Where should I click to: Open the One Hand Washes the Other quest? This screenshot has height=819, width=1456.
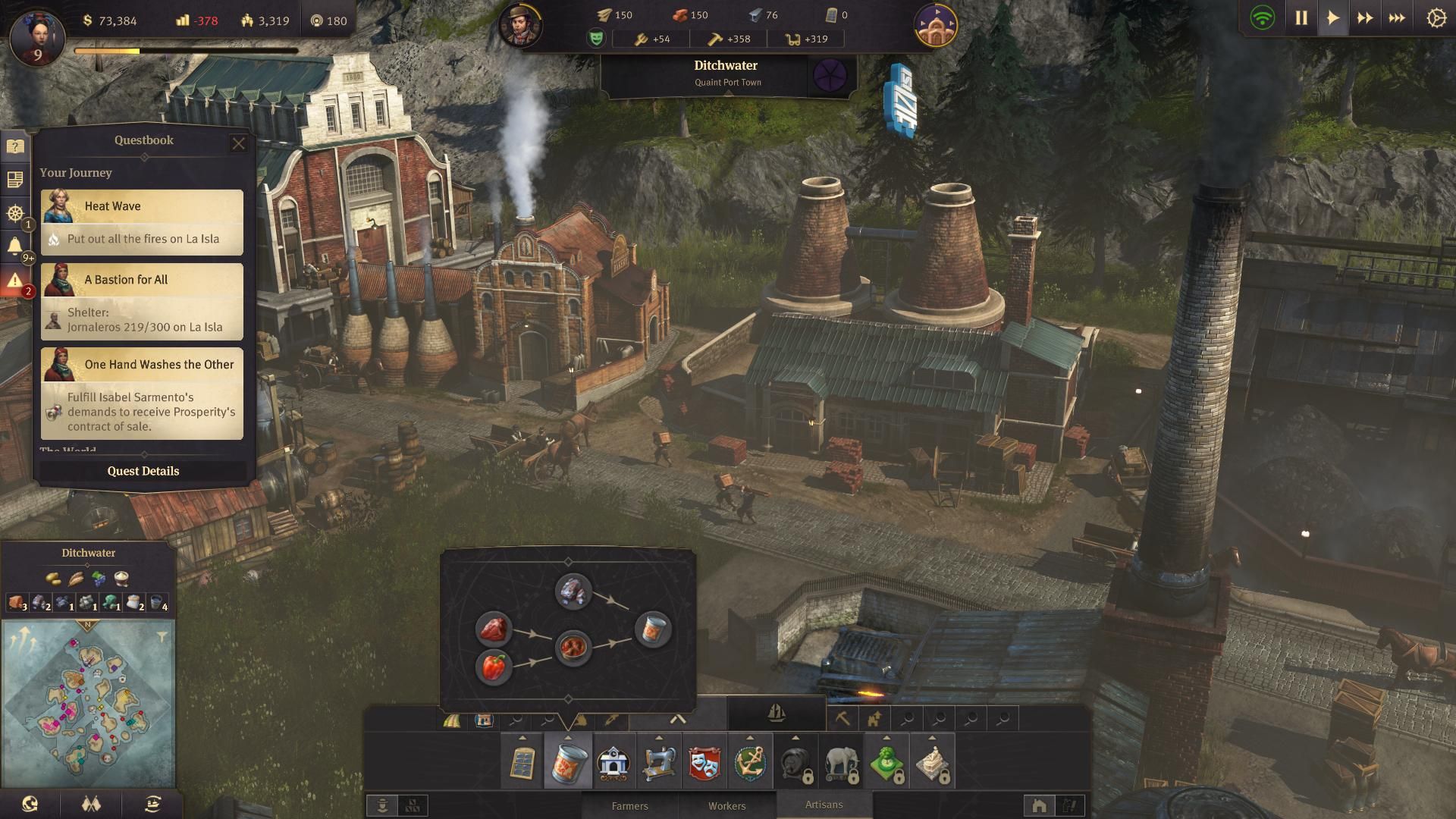143,393
